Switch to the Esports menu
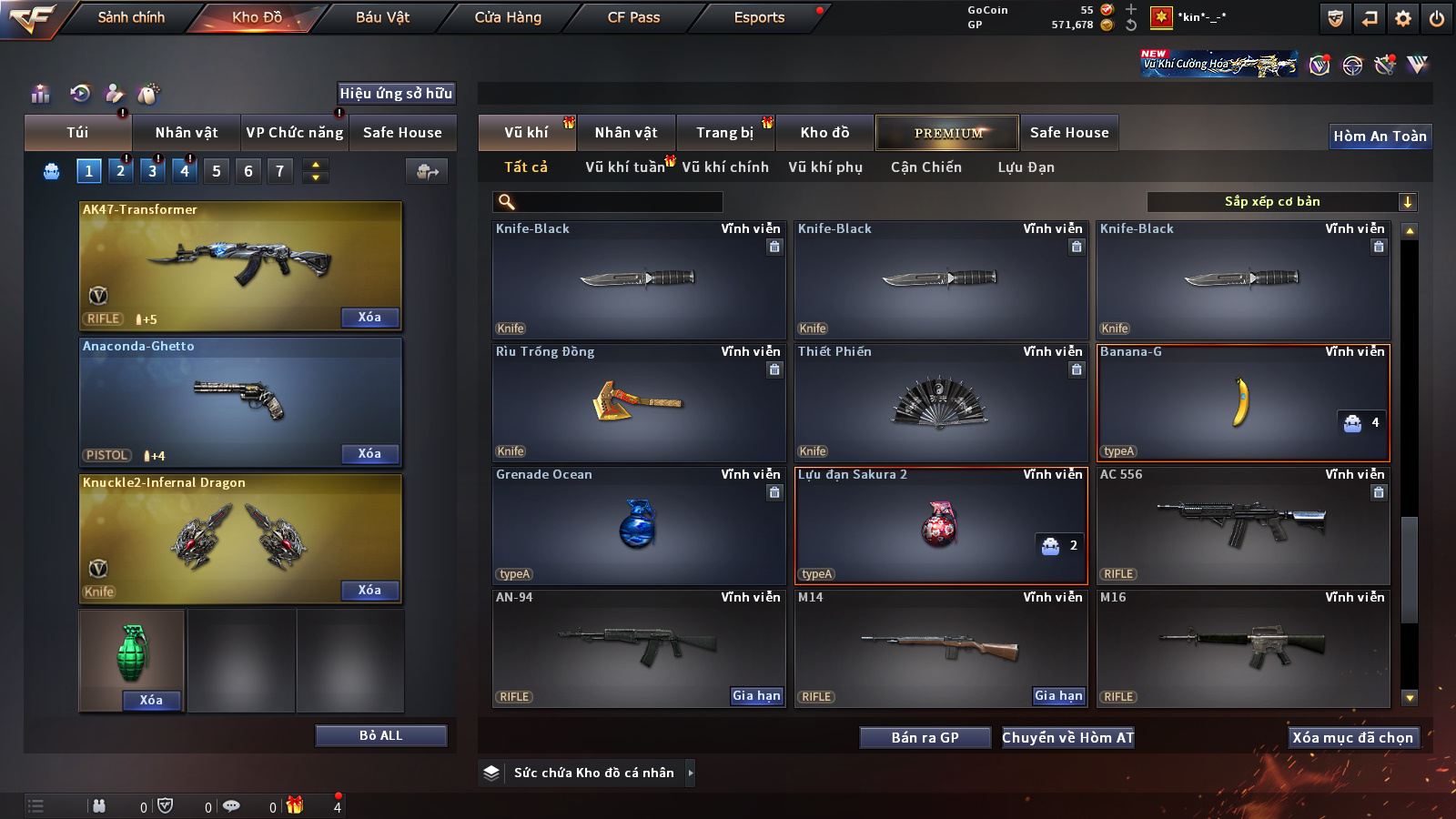 [x=759, y=17]
